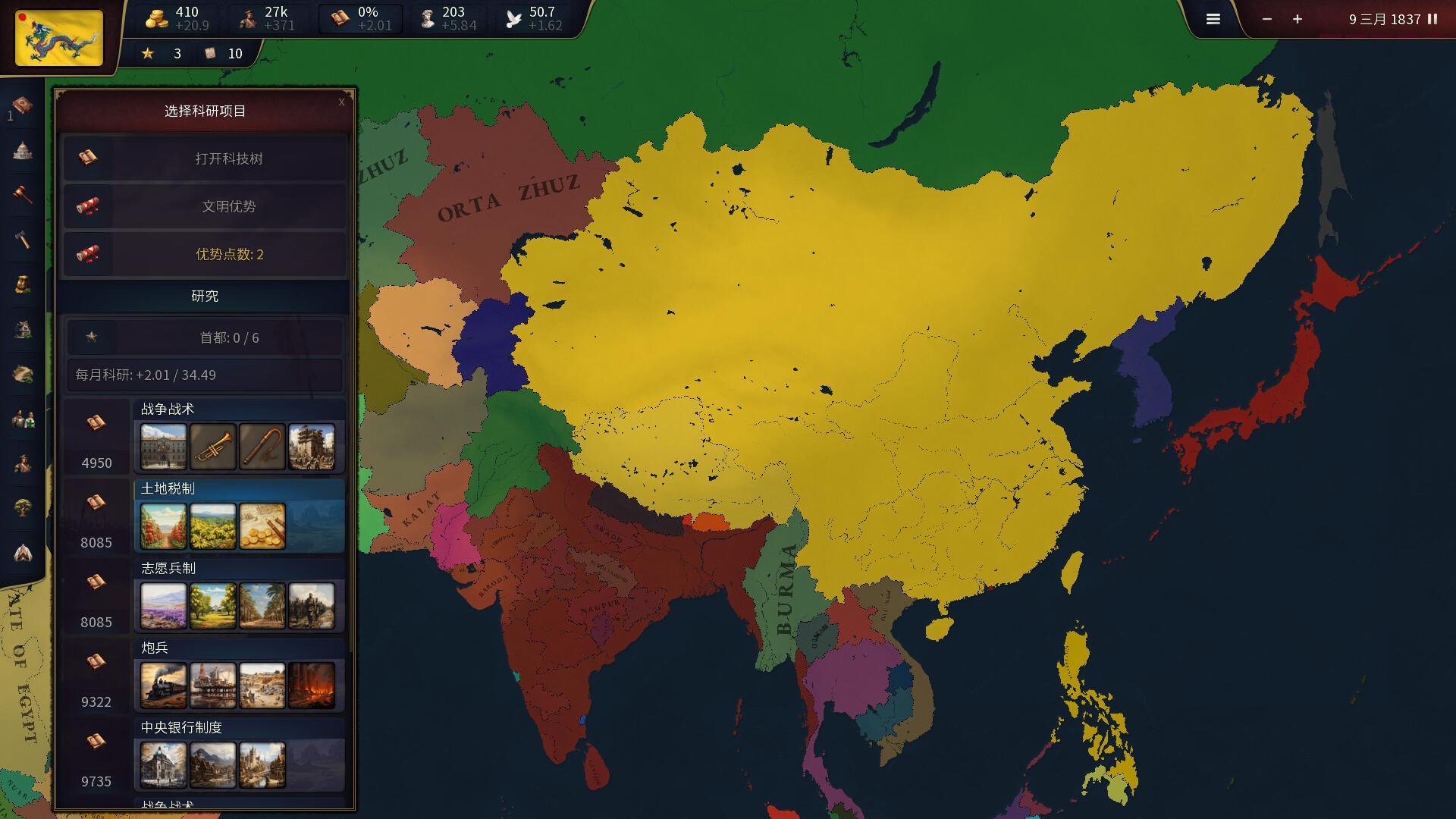Screen dimensions: 1456x819
Task: Select the government capitol icon in the sidebar
Action: (x=23, y=150)
